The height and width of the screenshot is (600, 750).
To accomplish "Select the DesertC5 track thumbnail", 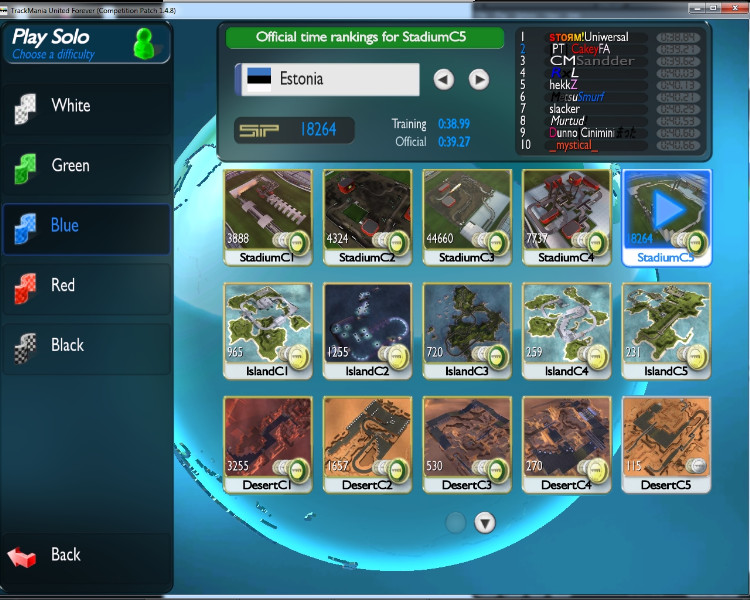I will pyautogui.click(x=666, y=442).
